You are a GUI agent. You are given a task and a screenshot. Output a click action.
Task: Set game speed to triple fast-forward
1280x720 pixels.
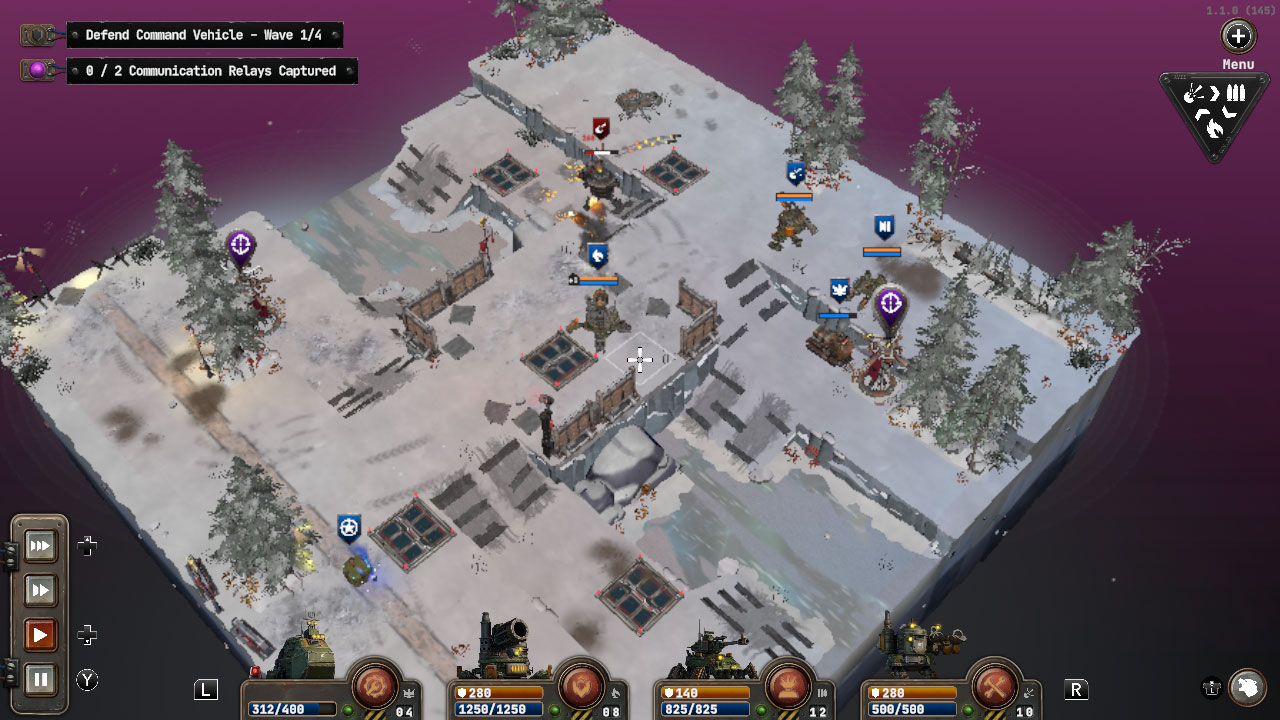[x=41, y=546]
